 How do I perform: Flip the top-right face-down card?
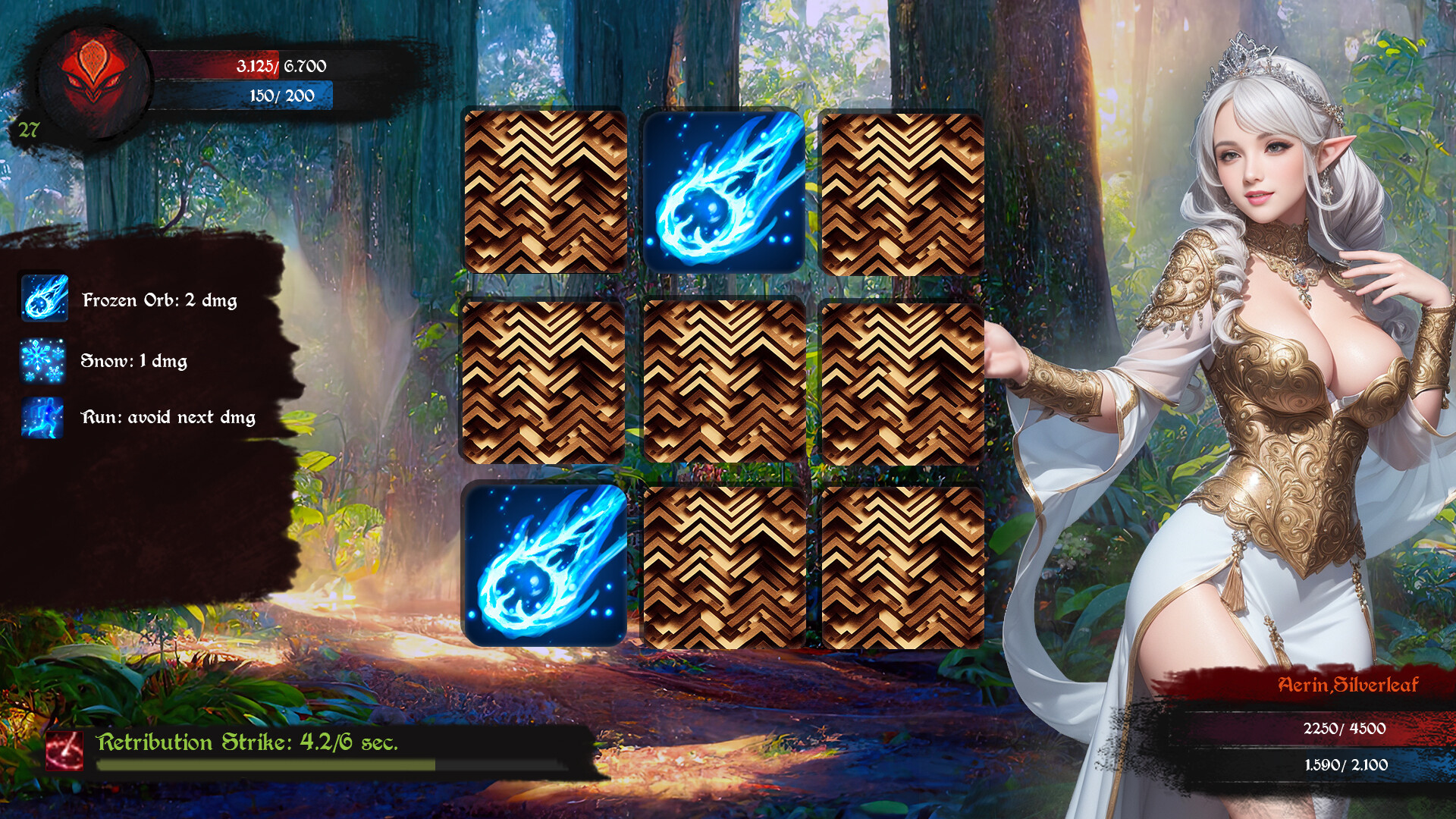coord(902,190)
